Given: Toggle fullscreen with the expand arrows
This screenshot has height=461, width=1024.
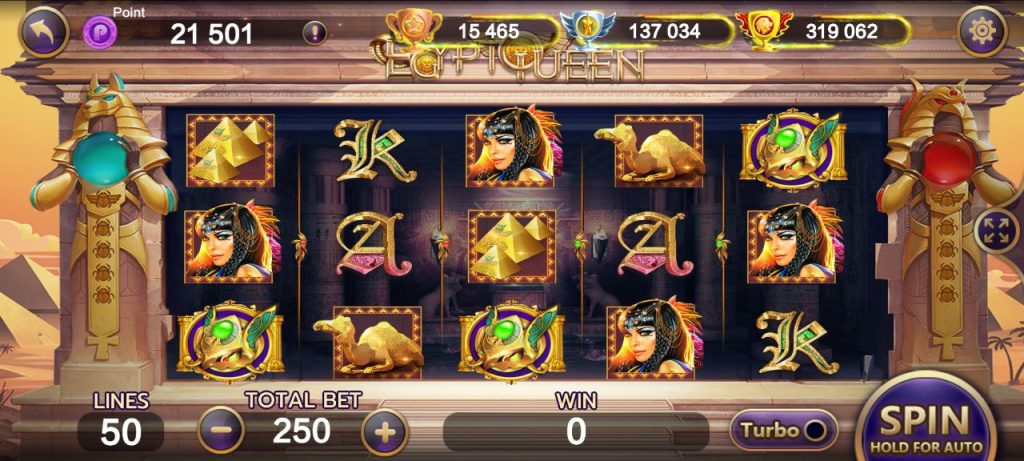Looking at the screenshot, I should click(x=996, y=230).
